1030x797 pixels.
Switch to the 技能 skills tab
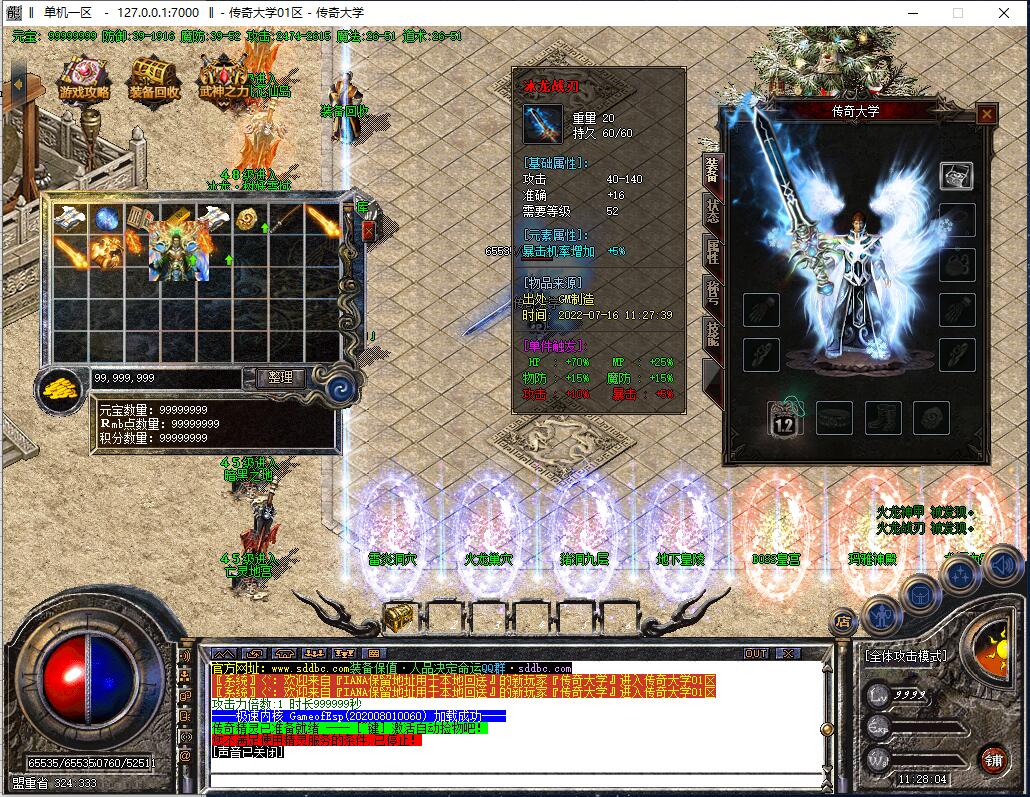pos(711,333)
